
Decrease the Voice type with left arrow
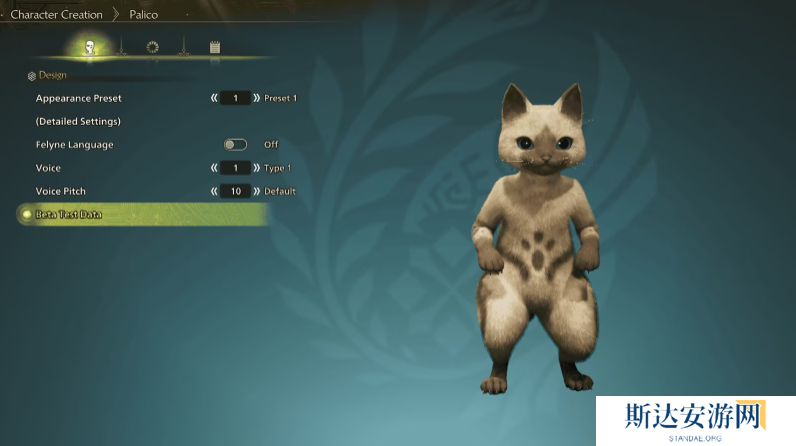point(214,167)
